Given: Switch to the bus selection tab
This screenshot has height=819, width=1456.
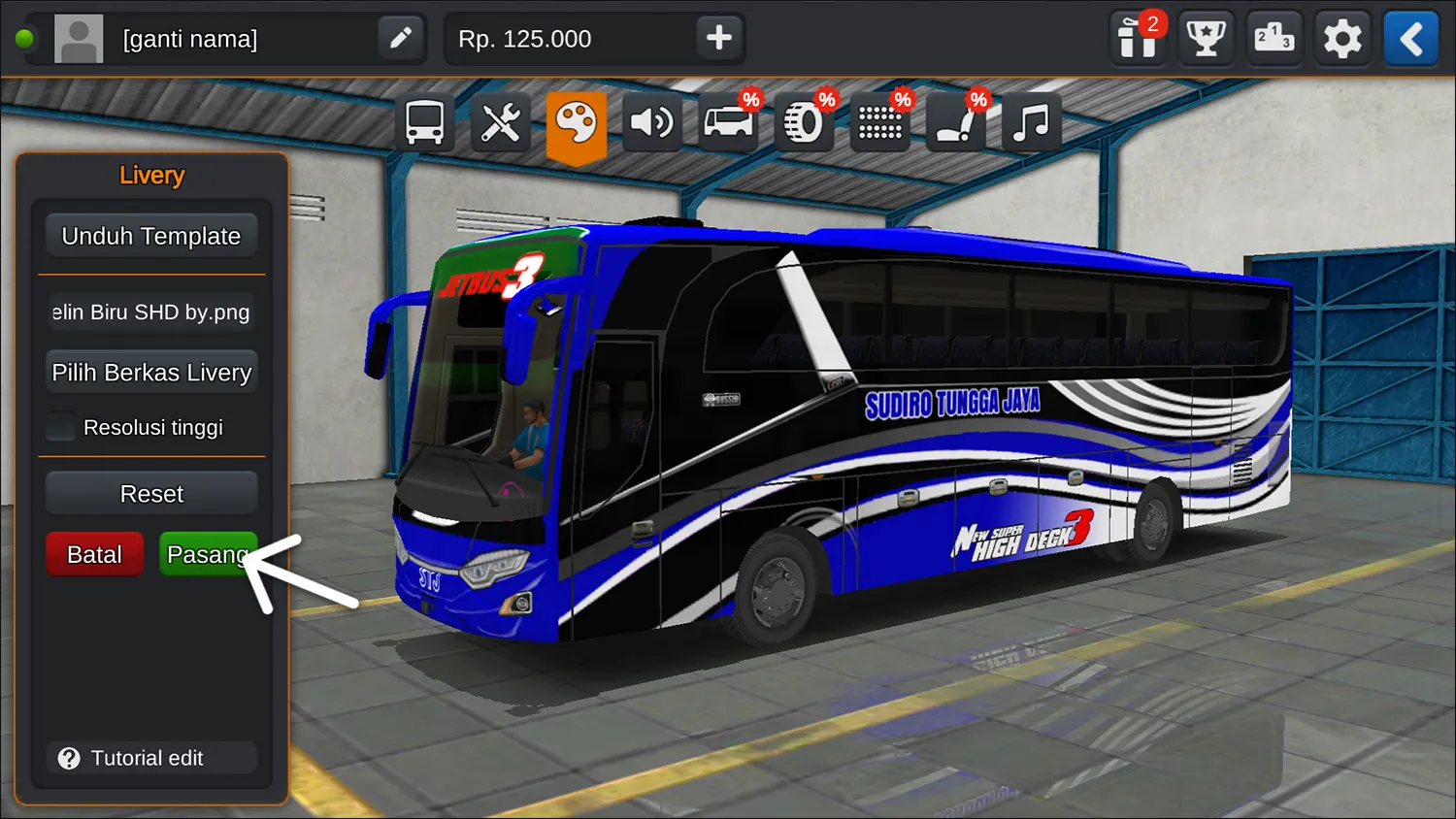Looking at the screenshot, I should [424, 123].
